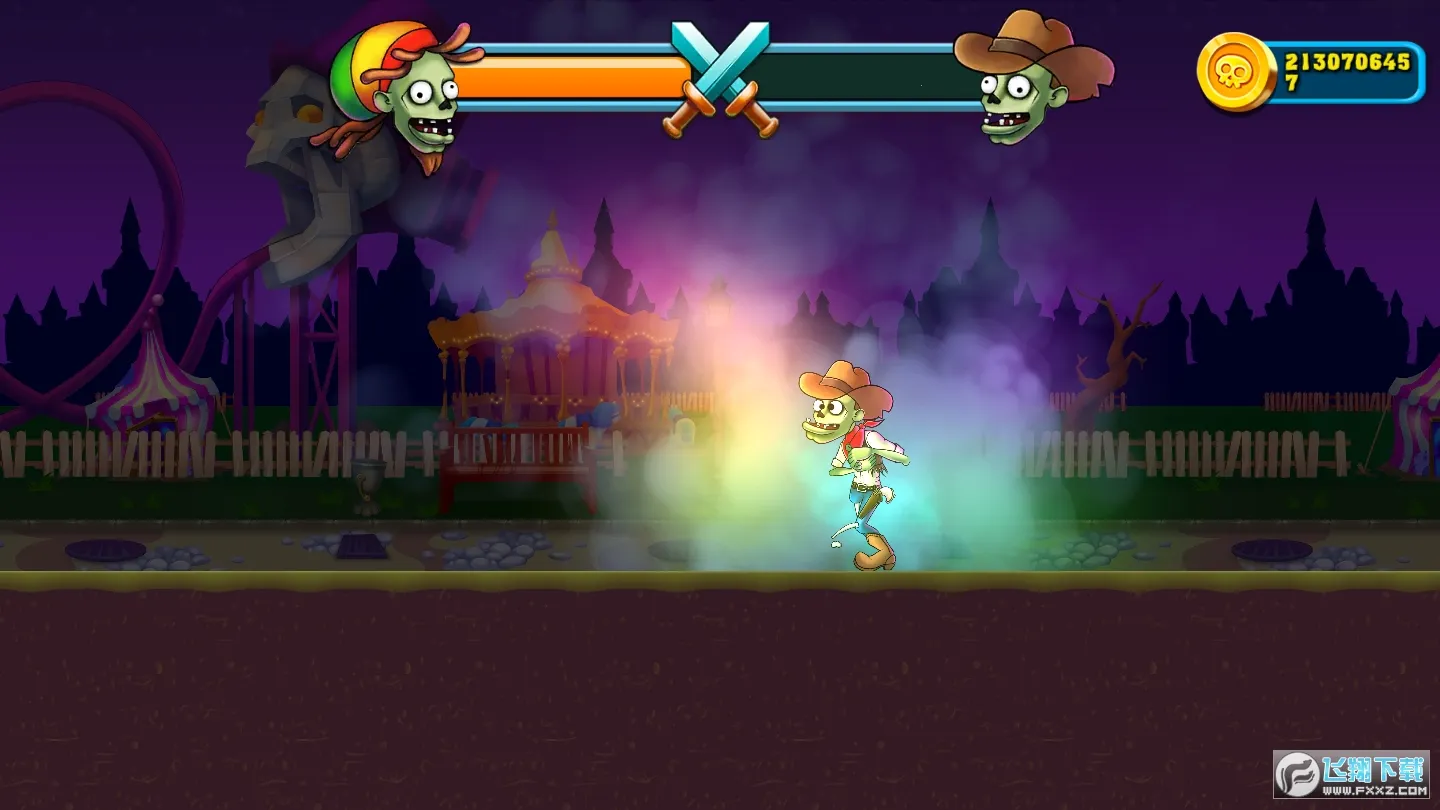Select the crossed swords versus emblem
1440x810 pixels.
click(720, 80)
